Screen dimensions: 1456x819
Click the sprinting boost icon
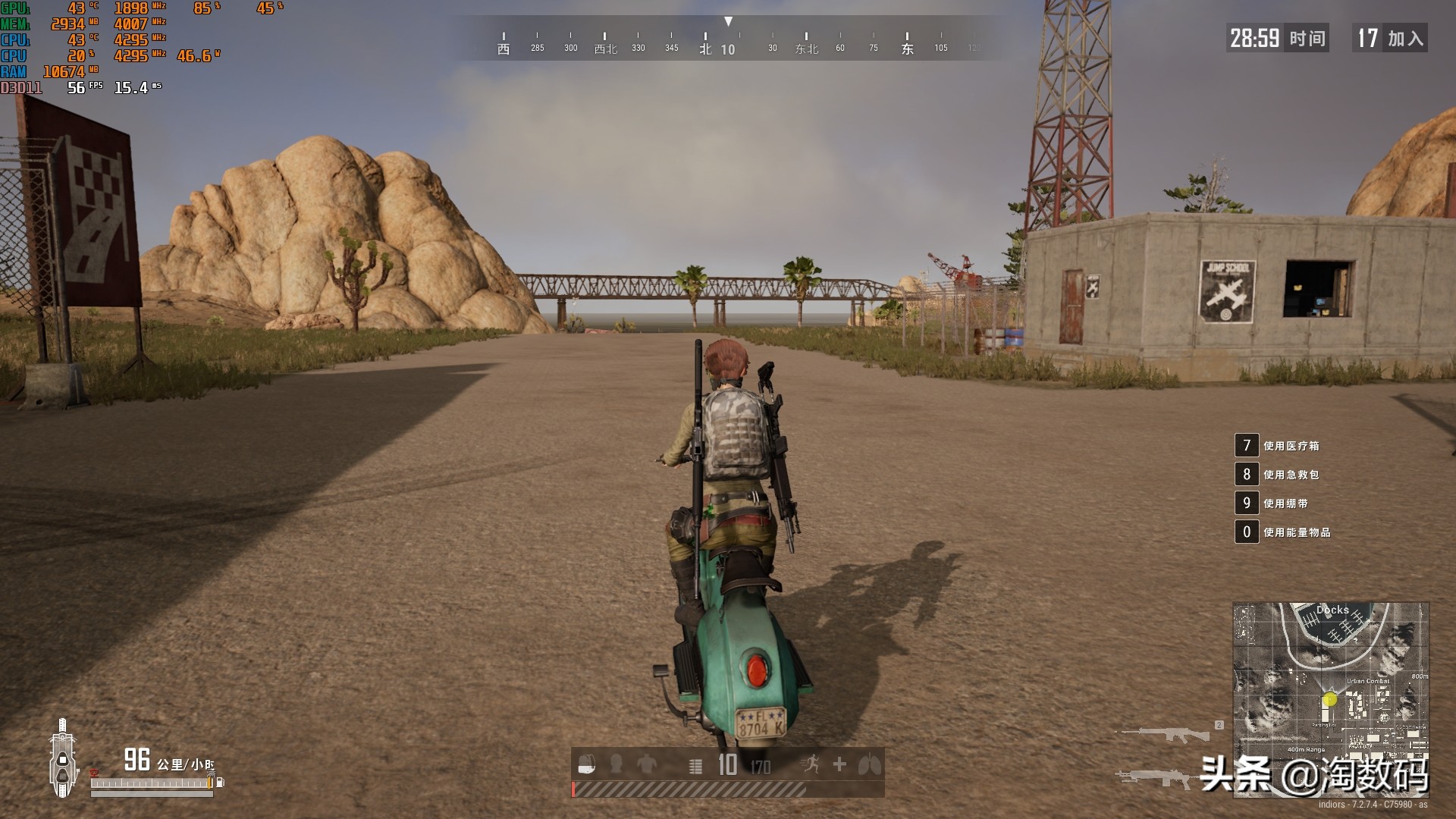point(810,764)
